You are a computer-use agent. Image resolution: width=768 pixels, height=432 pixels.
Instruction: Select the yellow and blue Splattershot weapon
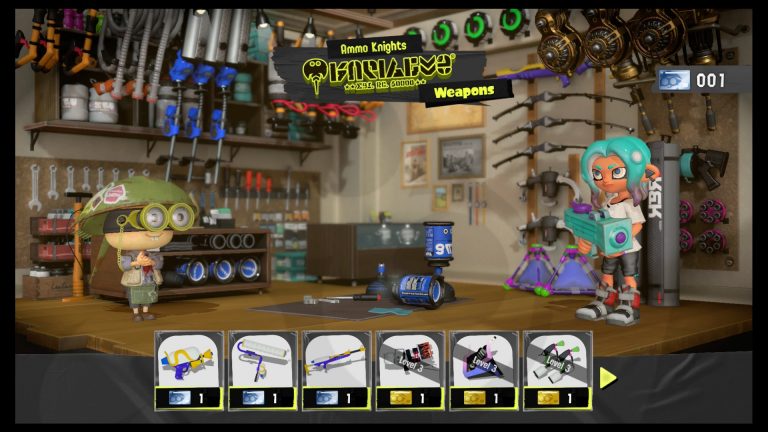(x=189, y=369)
